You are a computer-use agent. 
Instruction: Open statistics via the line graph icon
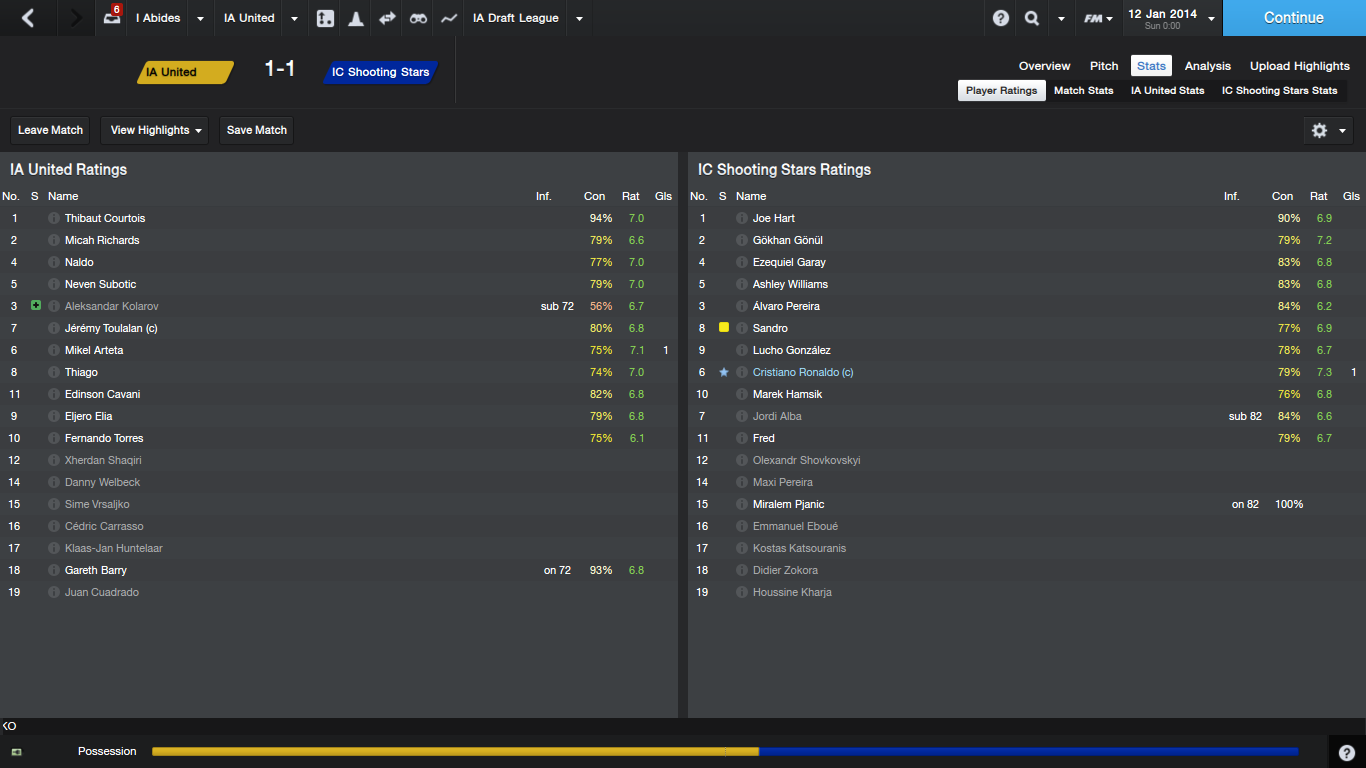pyautogui.click(x=448, y=18)
